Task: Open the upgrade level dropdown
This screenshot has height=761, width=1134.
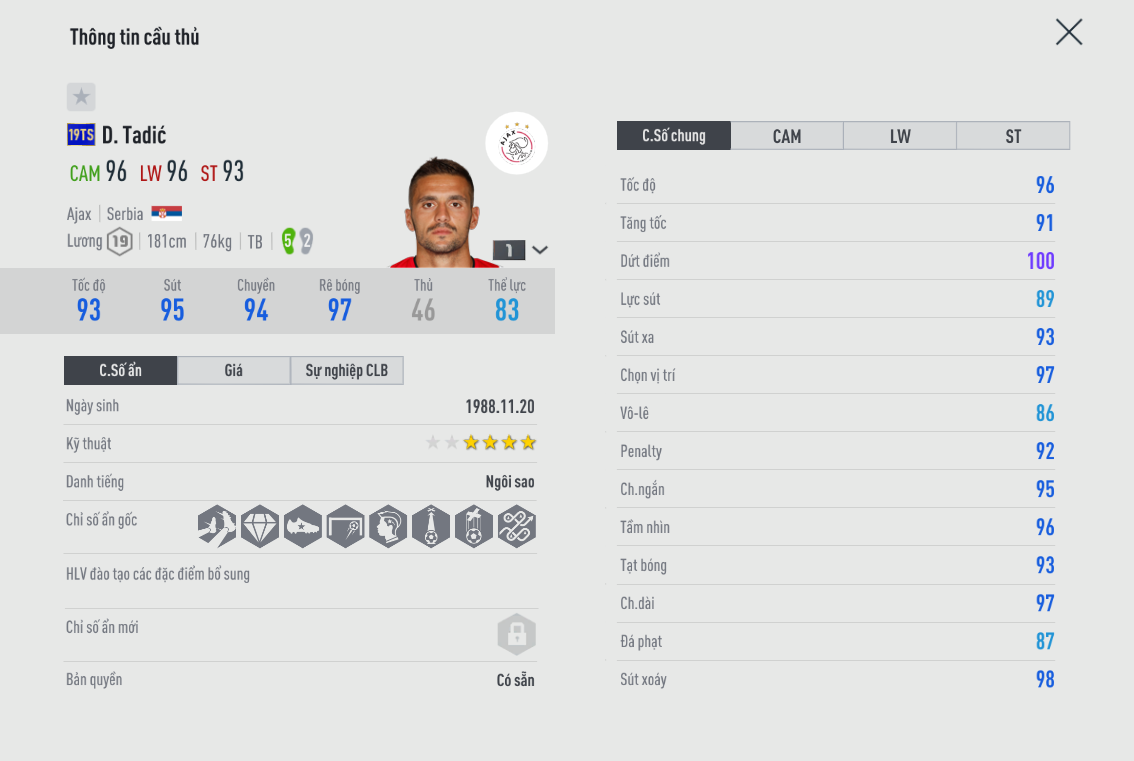Action: click(540, 250)
